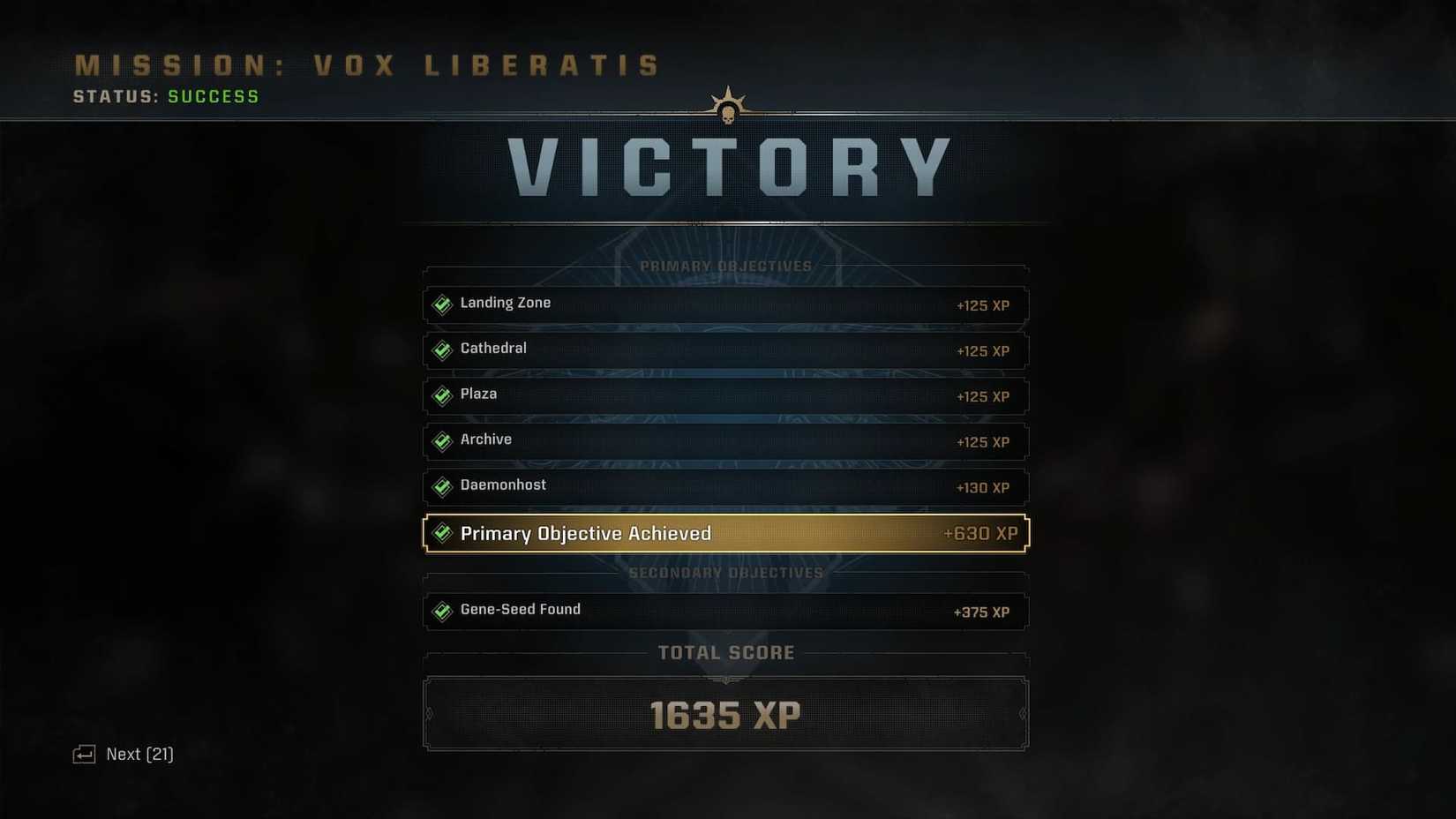Click the 1635 XP total score value

pyautogui.click(x=725, y=715)
